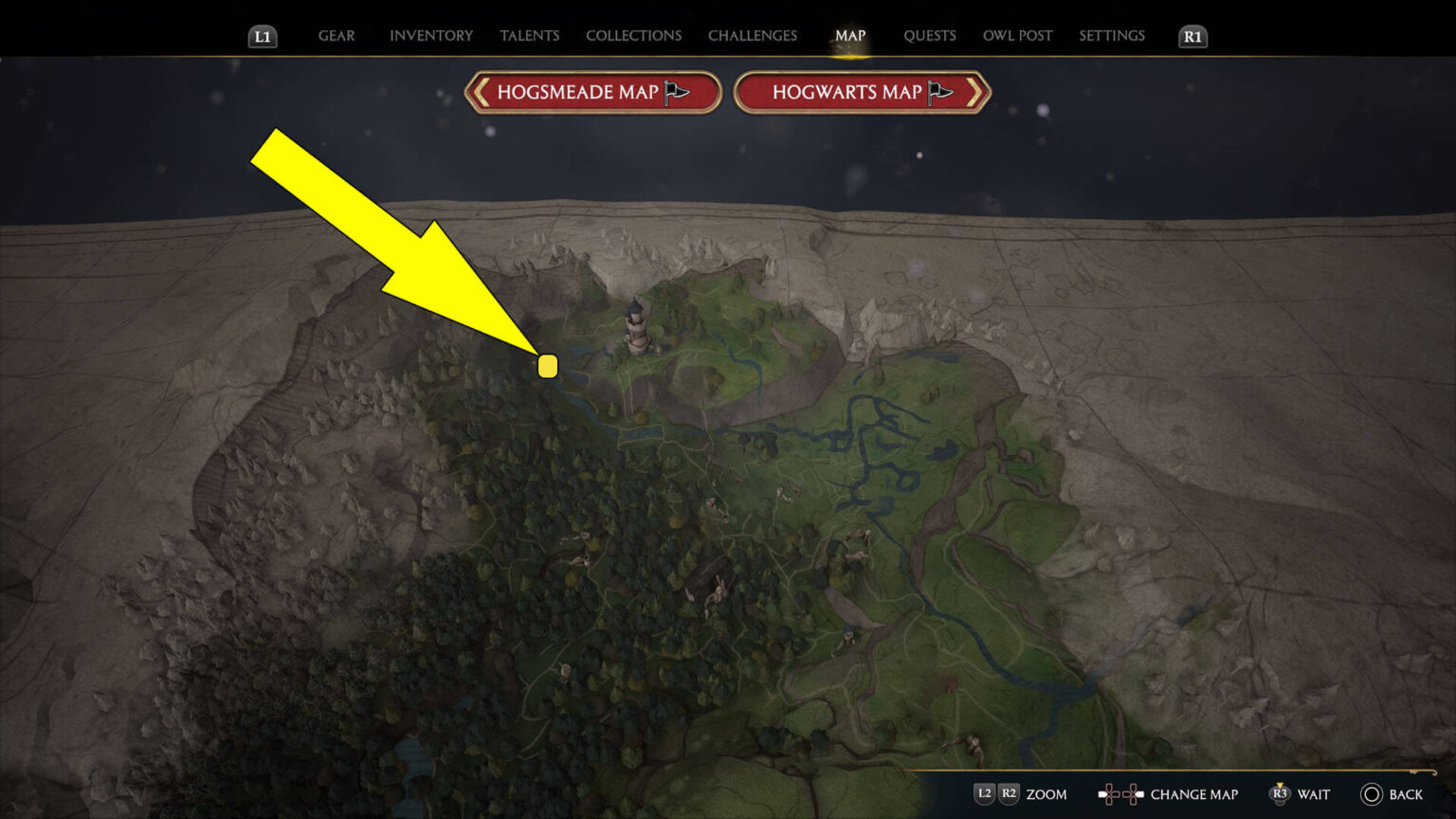This screenshot has width=1456, height=819.
Task: View the CHALLENGES page
Action: [752, 35]
